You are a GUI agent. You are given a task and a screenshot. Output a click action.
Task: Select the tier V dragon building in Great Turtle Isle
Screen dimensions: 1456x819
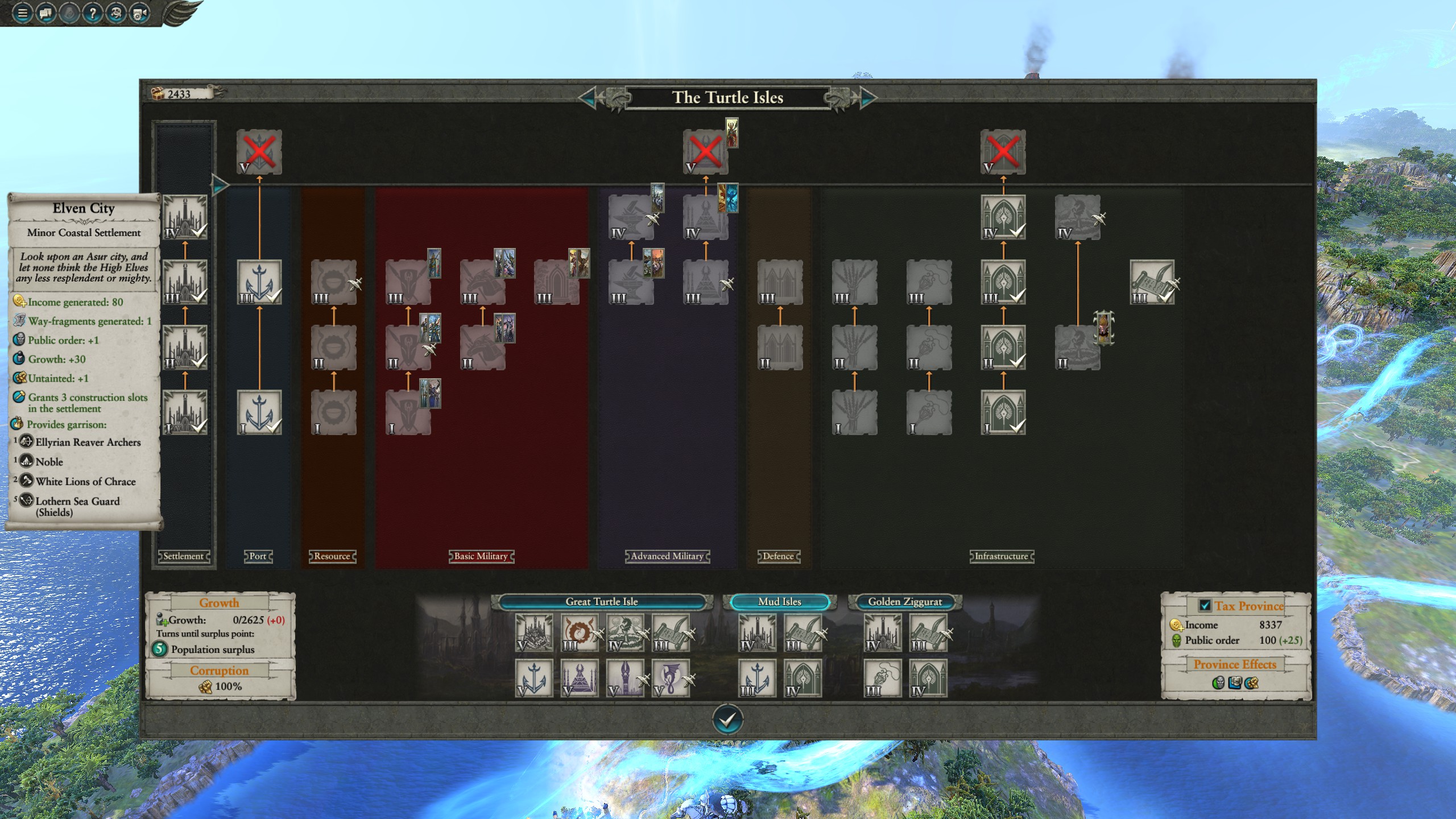click(671, 679)
